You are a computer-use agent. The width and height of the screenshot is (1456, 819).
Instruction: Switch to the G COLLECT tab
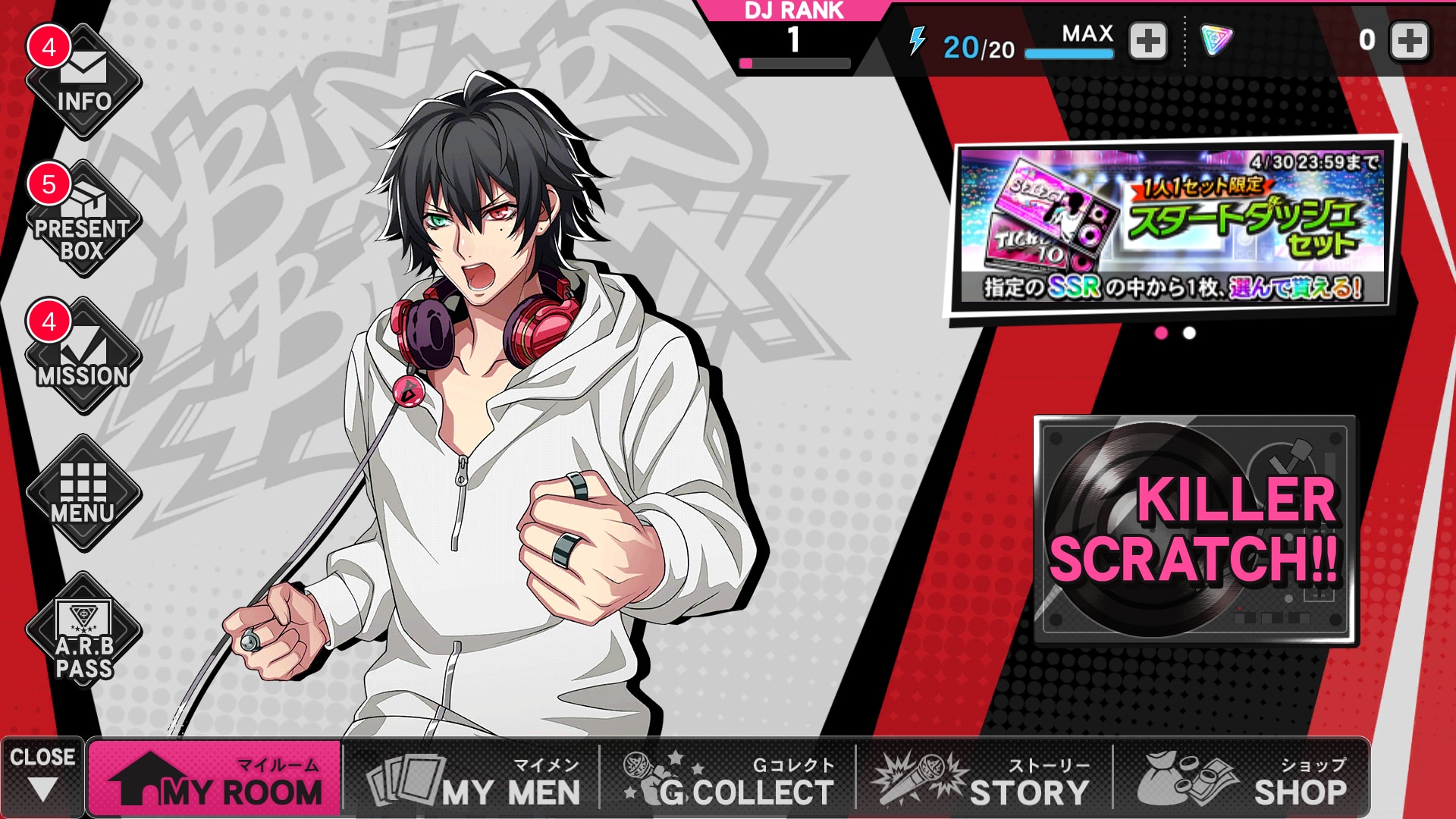tap(728, 778)
